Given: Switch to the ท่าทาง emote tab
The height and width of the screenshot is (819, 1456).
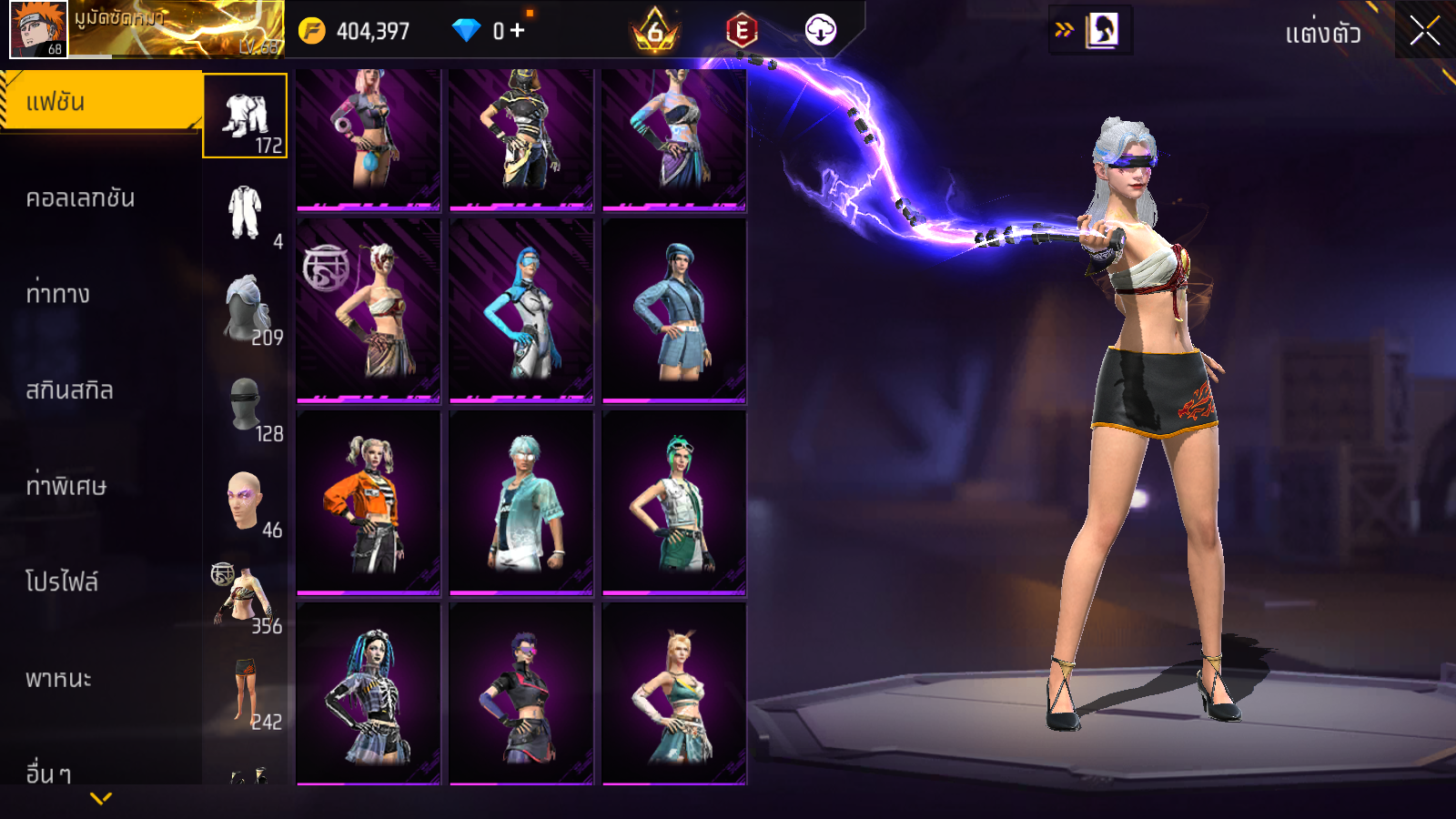Looking at the screenshot, I should 58,294.
